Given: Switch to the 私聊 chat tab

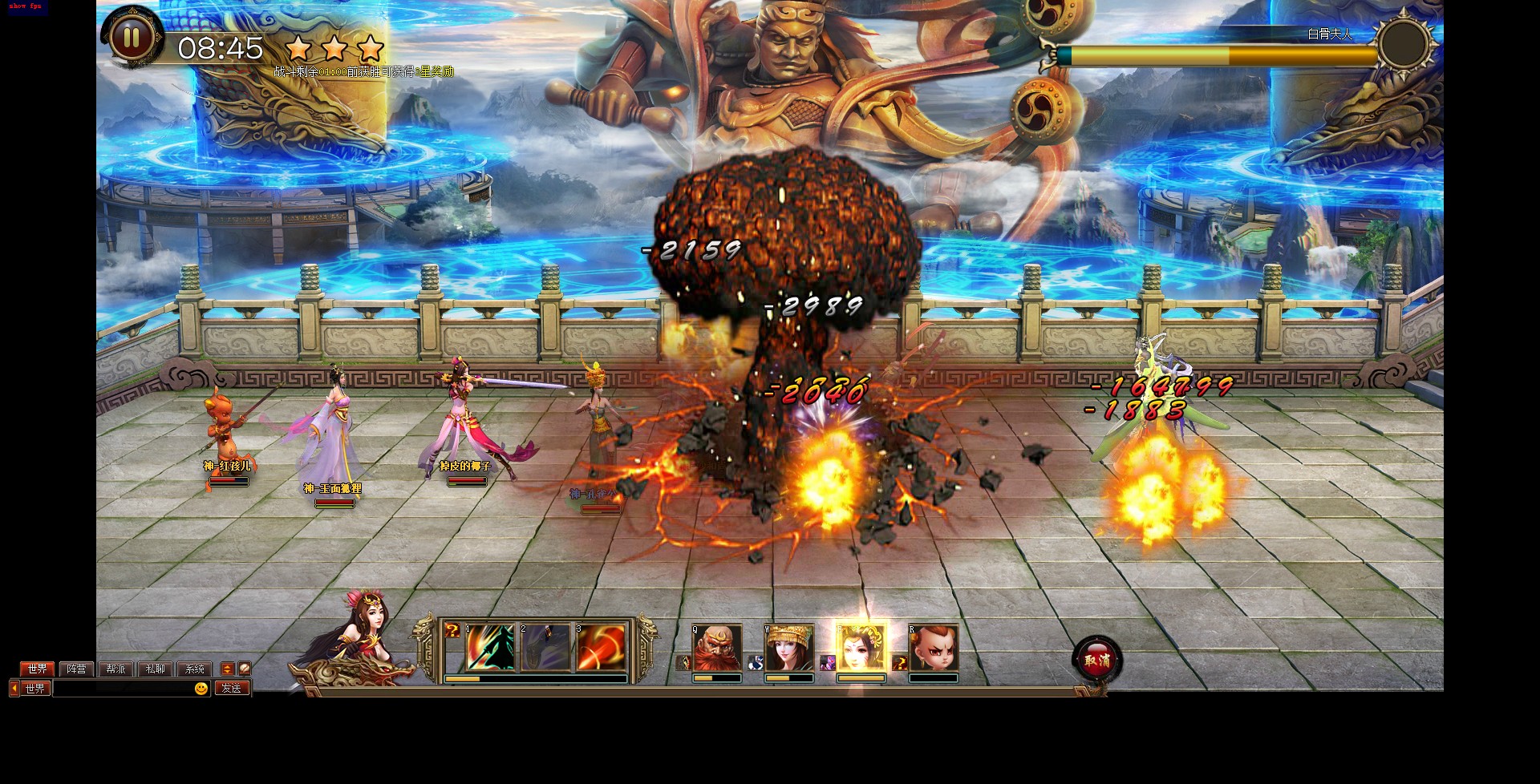Looking at the screenshot, I should pyautogui.click(x=155, y=669).
